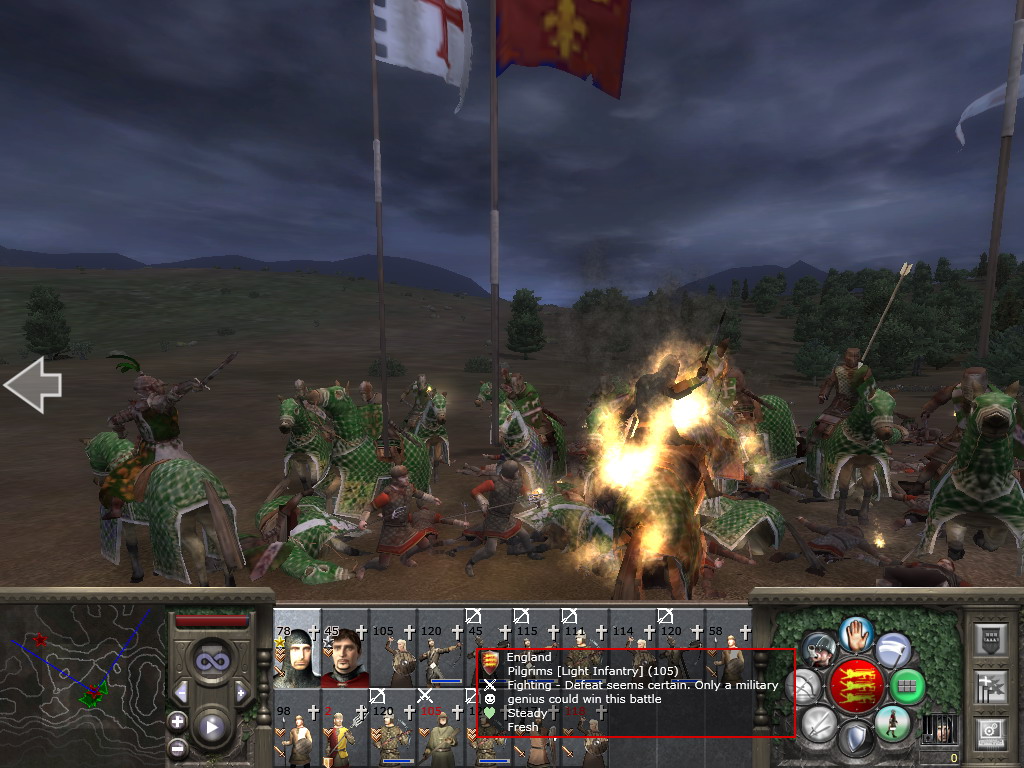Click the helmeted soldier rally icon
Screen dimensions: 1024x768
click(x=819, y=650)
